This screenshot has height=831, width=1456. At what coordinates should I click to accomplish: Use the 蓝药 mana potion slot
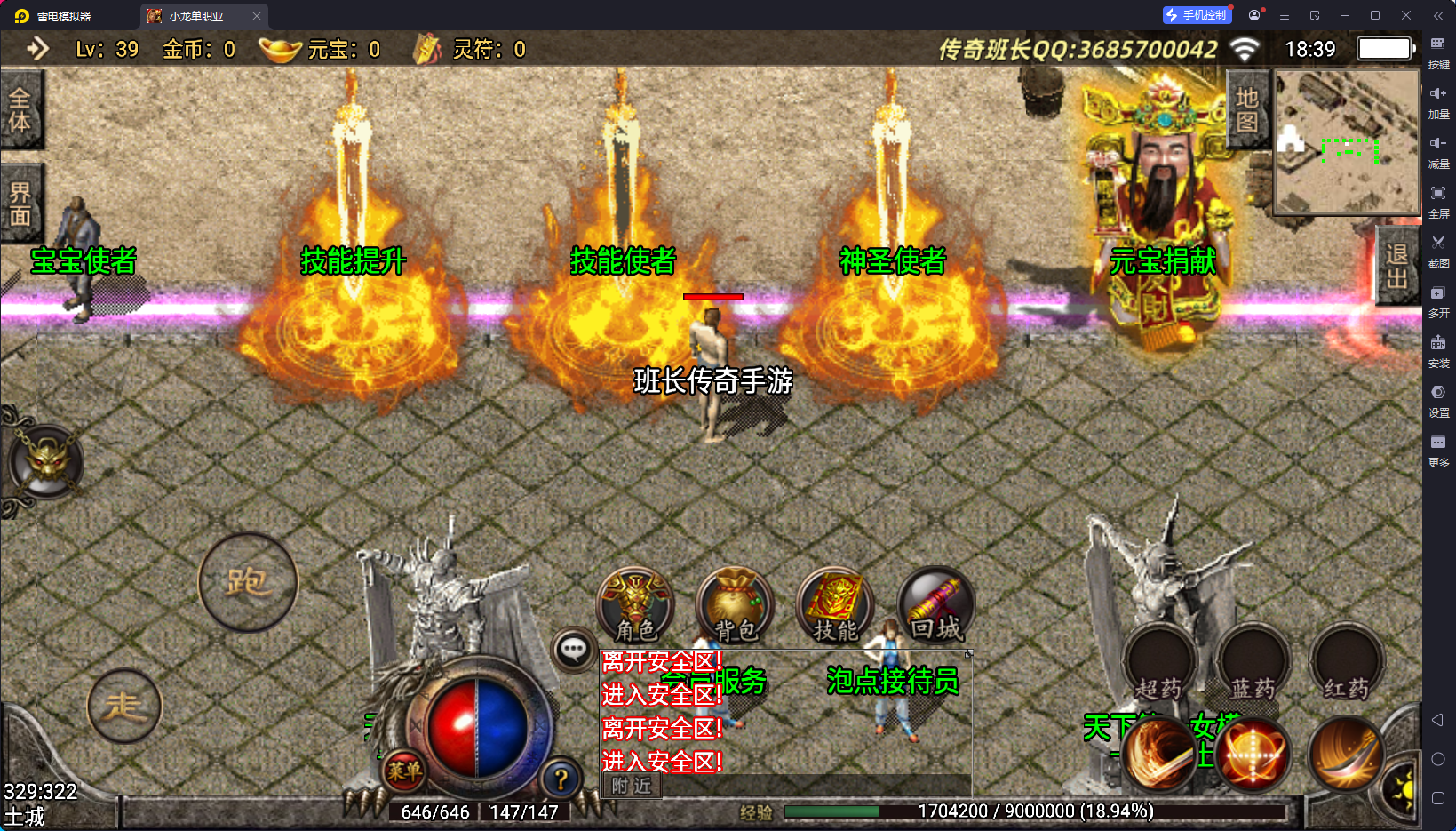pos(1253,662)
